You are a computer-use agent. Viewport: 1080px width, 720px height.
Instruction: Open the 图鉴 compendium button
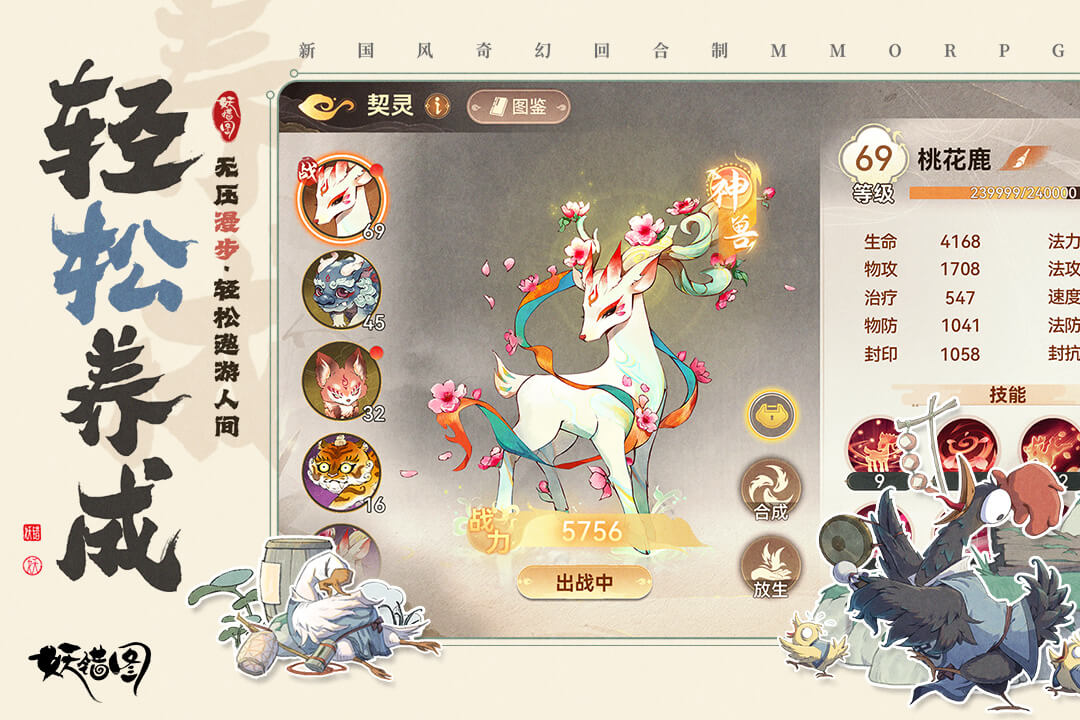pyautogui.click(x=518, y=106)
